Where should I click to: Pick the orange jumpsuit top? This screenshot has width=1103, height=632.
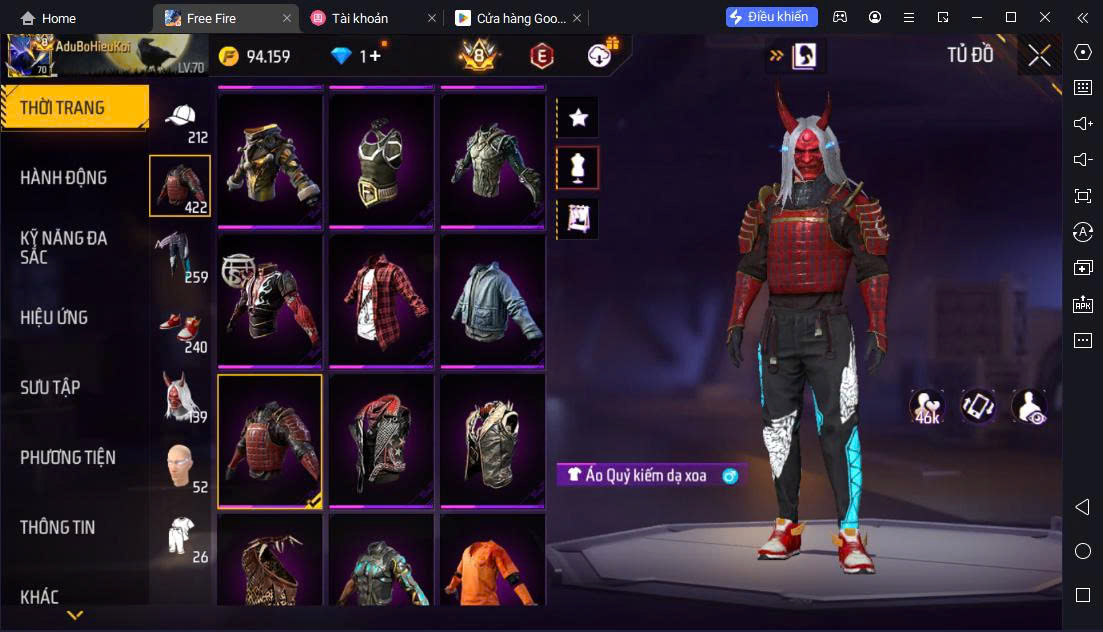[x=492, y=564]
